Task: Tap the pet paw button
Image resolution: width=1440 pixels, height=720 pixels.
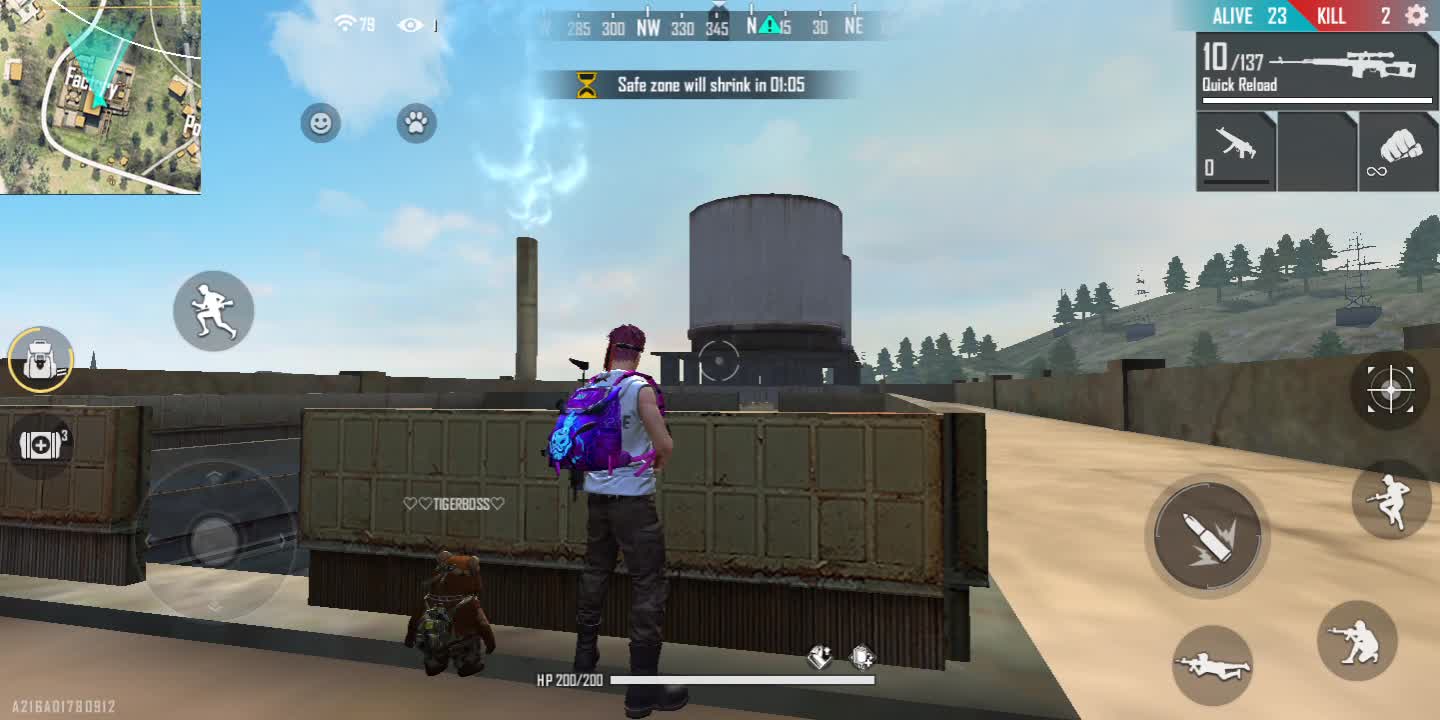Action: click(416, 123)
